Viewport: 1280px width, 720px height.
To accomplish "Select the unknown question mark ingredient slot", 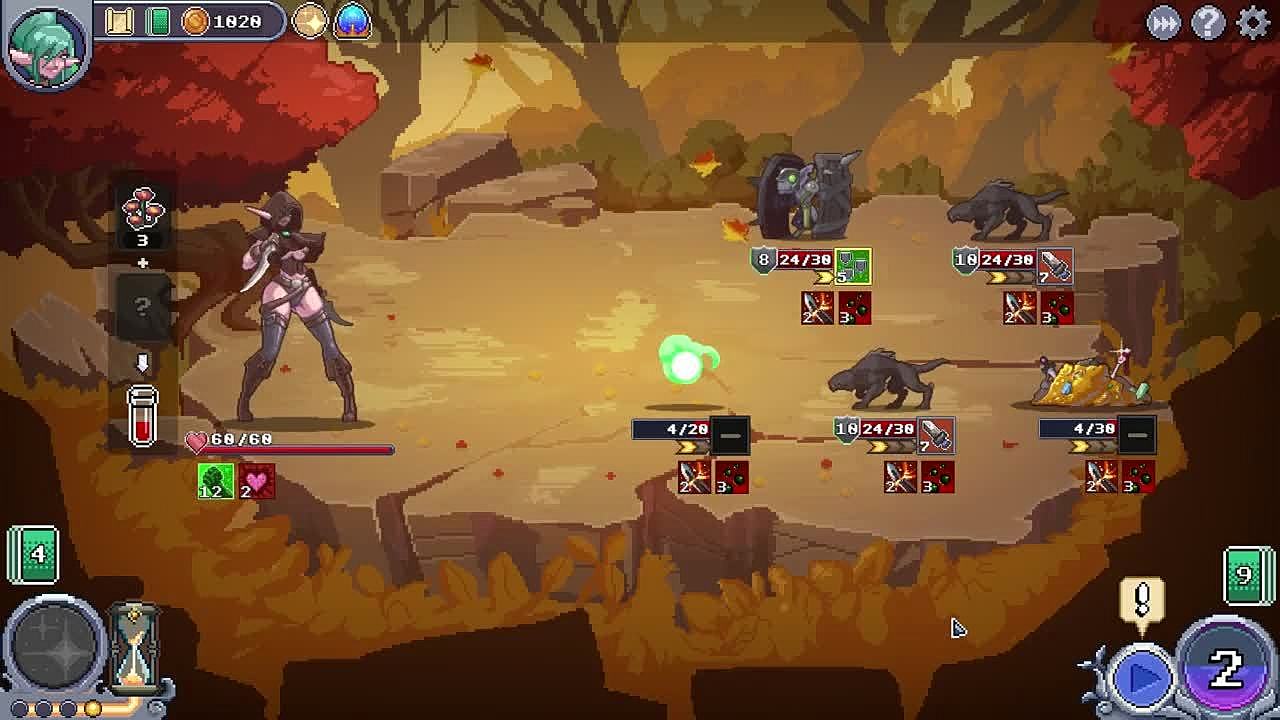I will [x=142, y=307].
